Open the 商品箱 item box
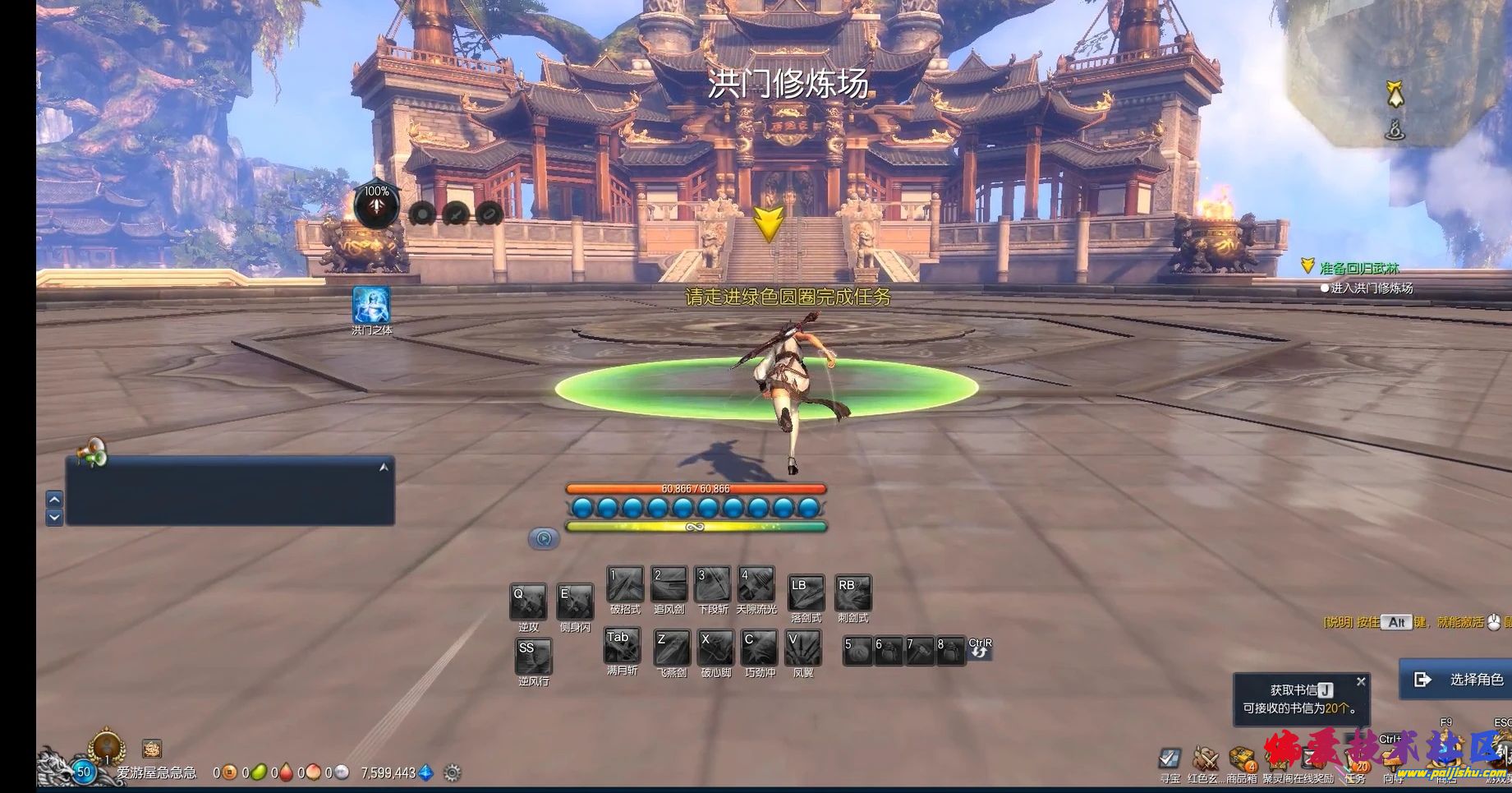1512x793 pixels. (x=1242, y=758)
